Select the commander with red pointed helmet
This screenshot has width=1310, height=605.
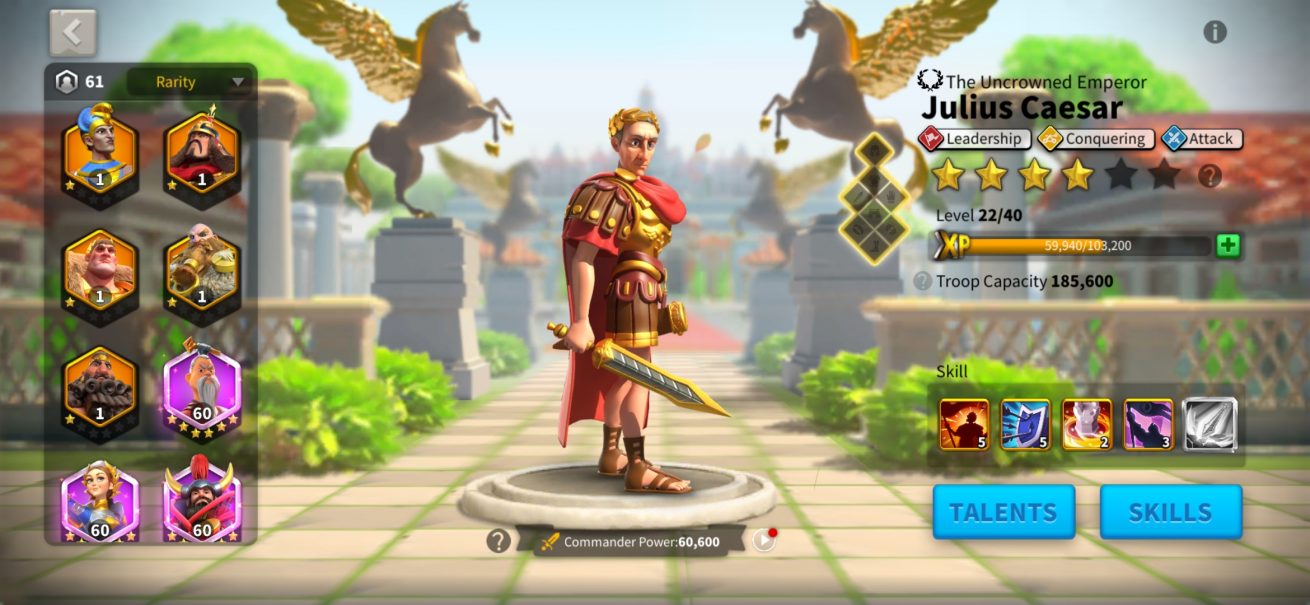click(x=202, y=149)
